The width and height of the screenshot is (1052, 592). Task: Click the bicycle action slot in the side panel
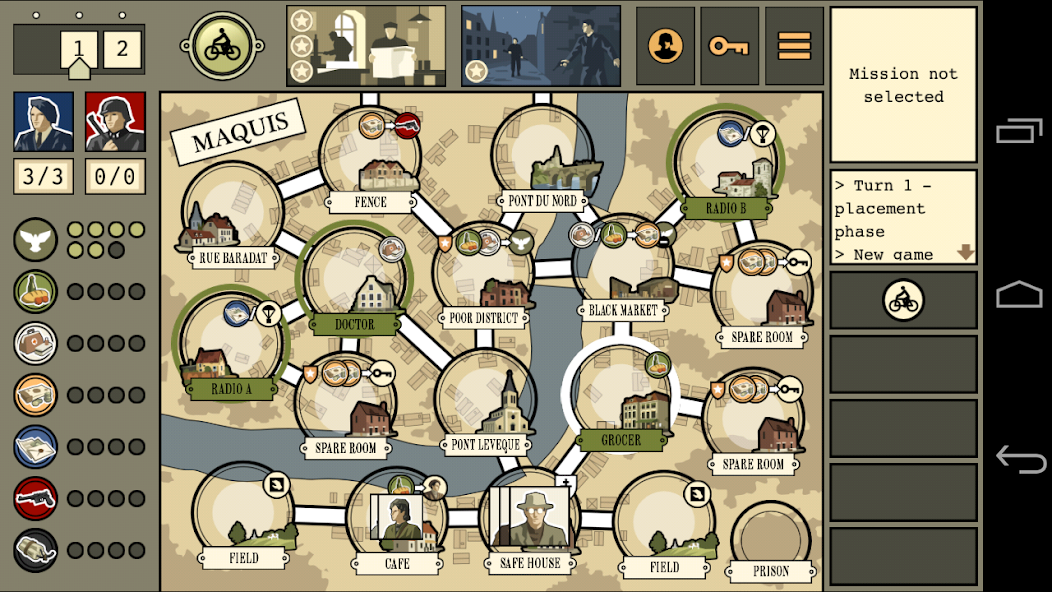click(x=903, y=300)
